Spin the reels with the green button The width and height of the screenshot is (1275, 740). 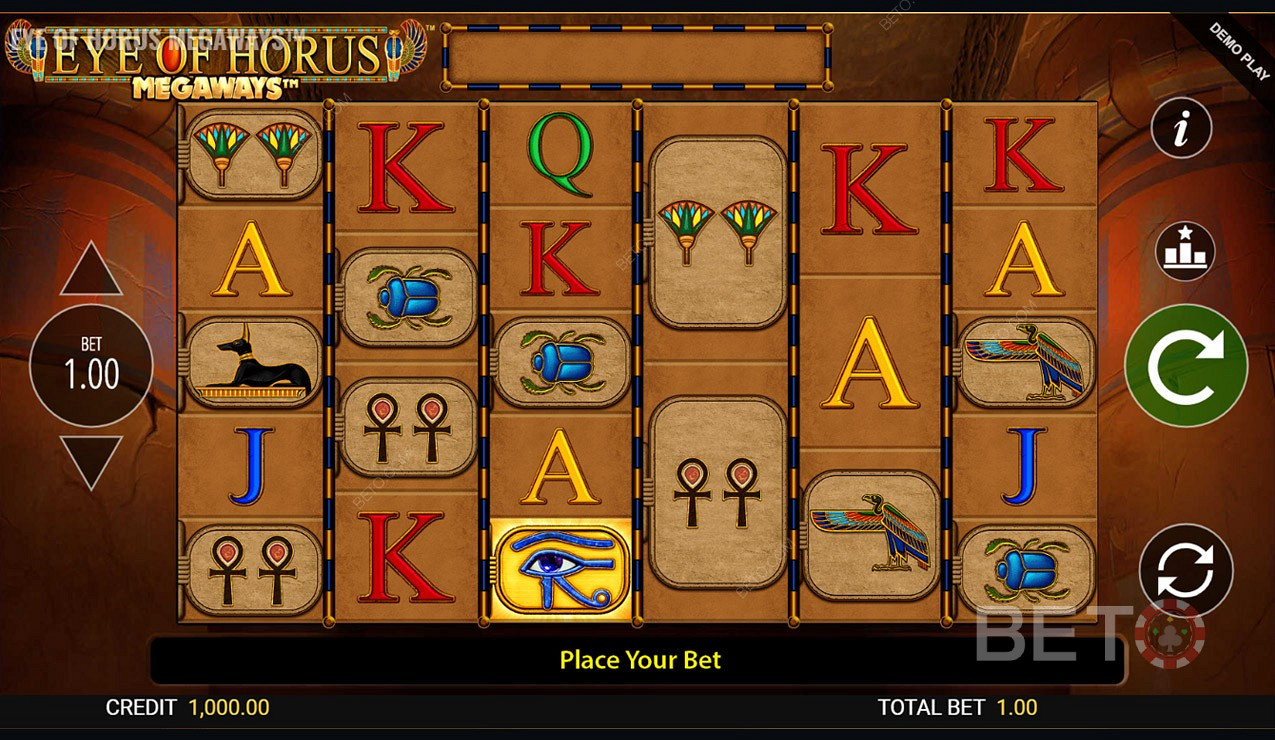(1186, 366)
